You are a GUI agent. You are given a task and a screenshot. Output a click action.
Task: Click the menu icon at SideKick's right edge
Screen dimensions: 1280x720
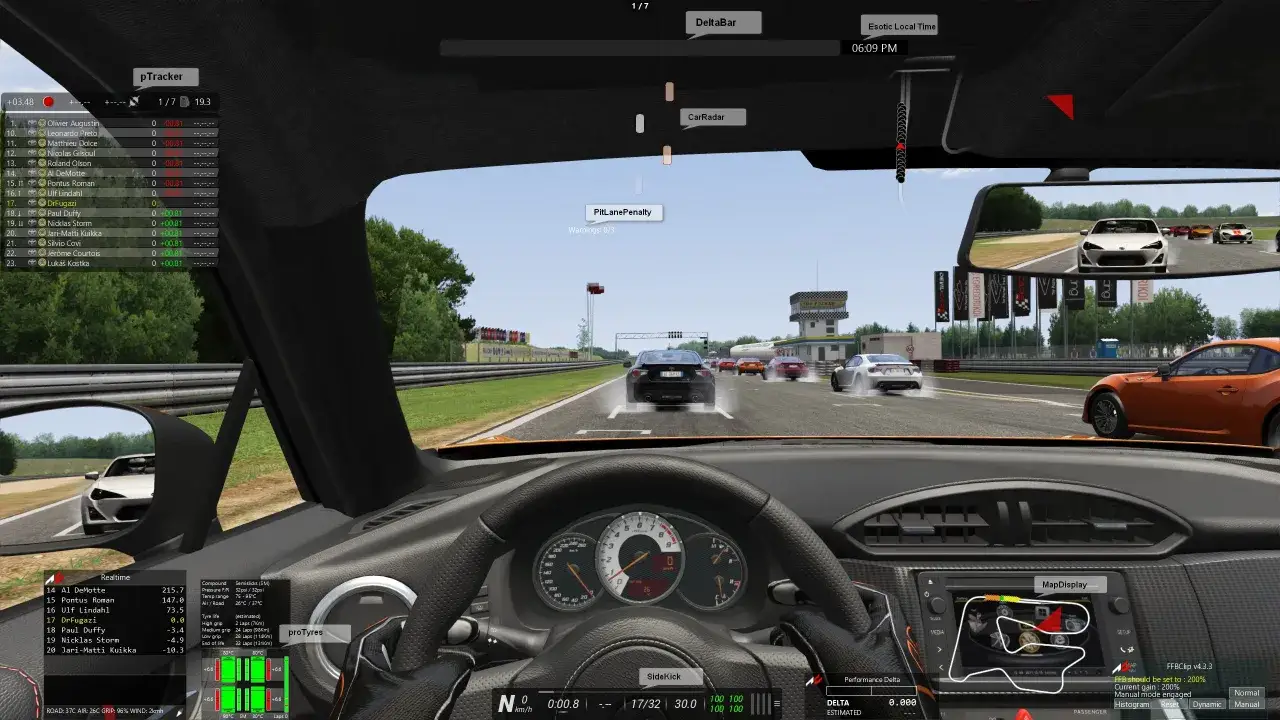(777, 703)
